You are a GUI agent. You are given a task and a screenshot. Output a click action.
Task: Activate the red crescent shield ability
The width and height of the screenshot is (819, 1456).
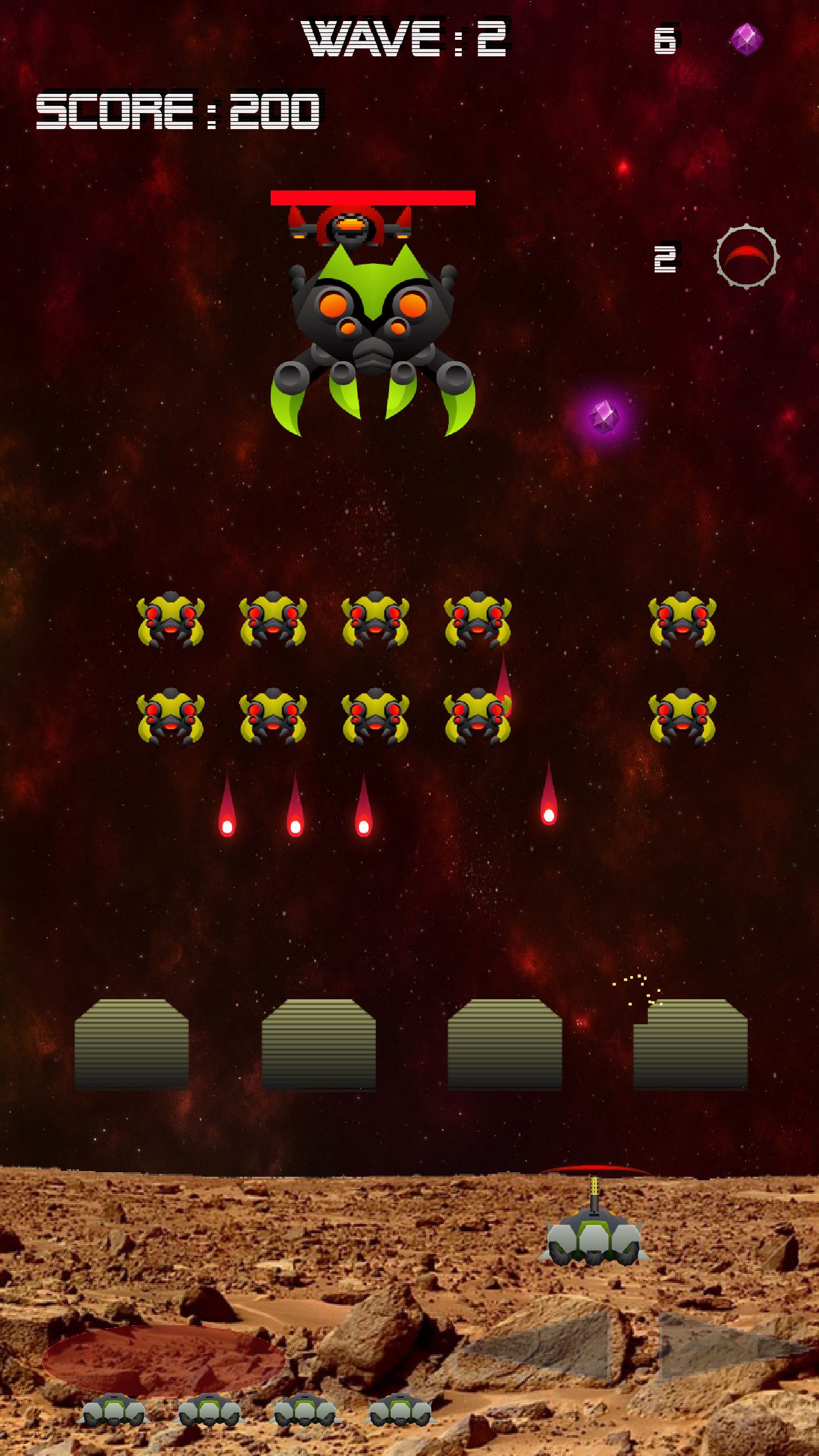click(x=746, y=257)
